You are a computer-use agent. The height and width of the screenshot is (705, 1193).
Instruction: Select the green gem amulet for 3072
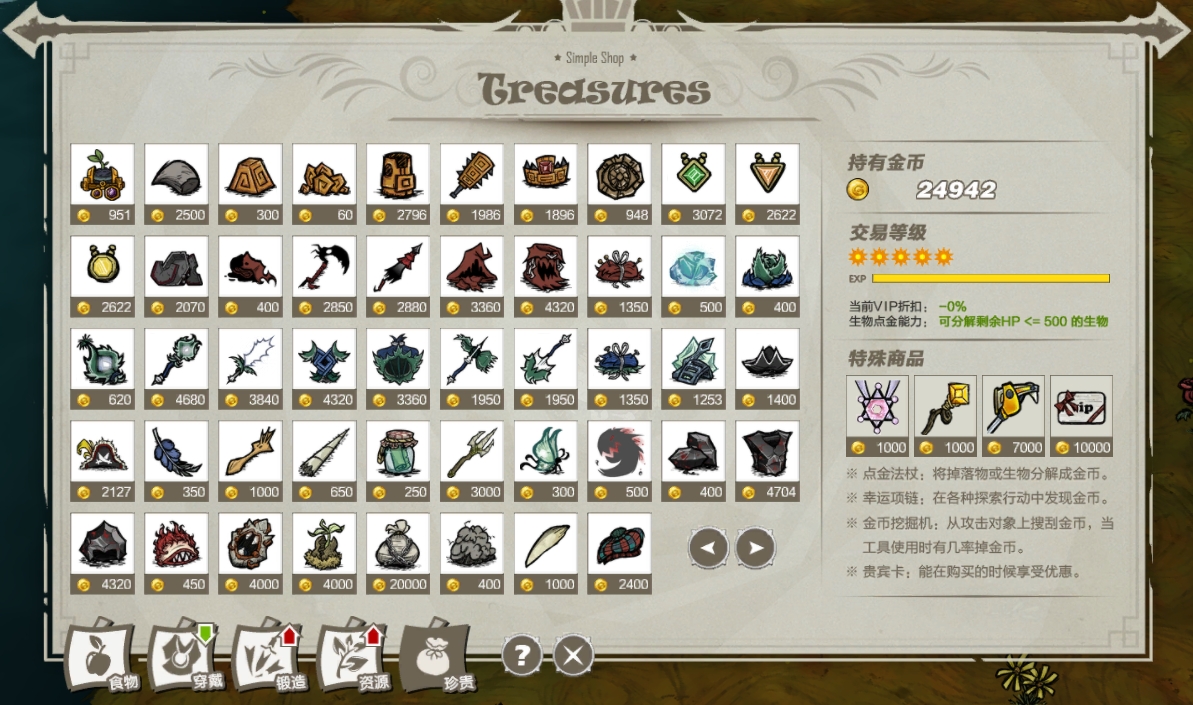coord(693,175)
